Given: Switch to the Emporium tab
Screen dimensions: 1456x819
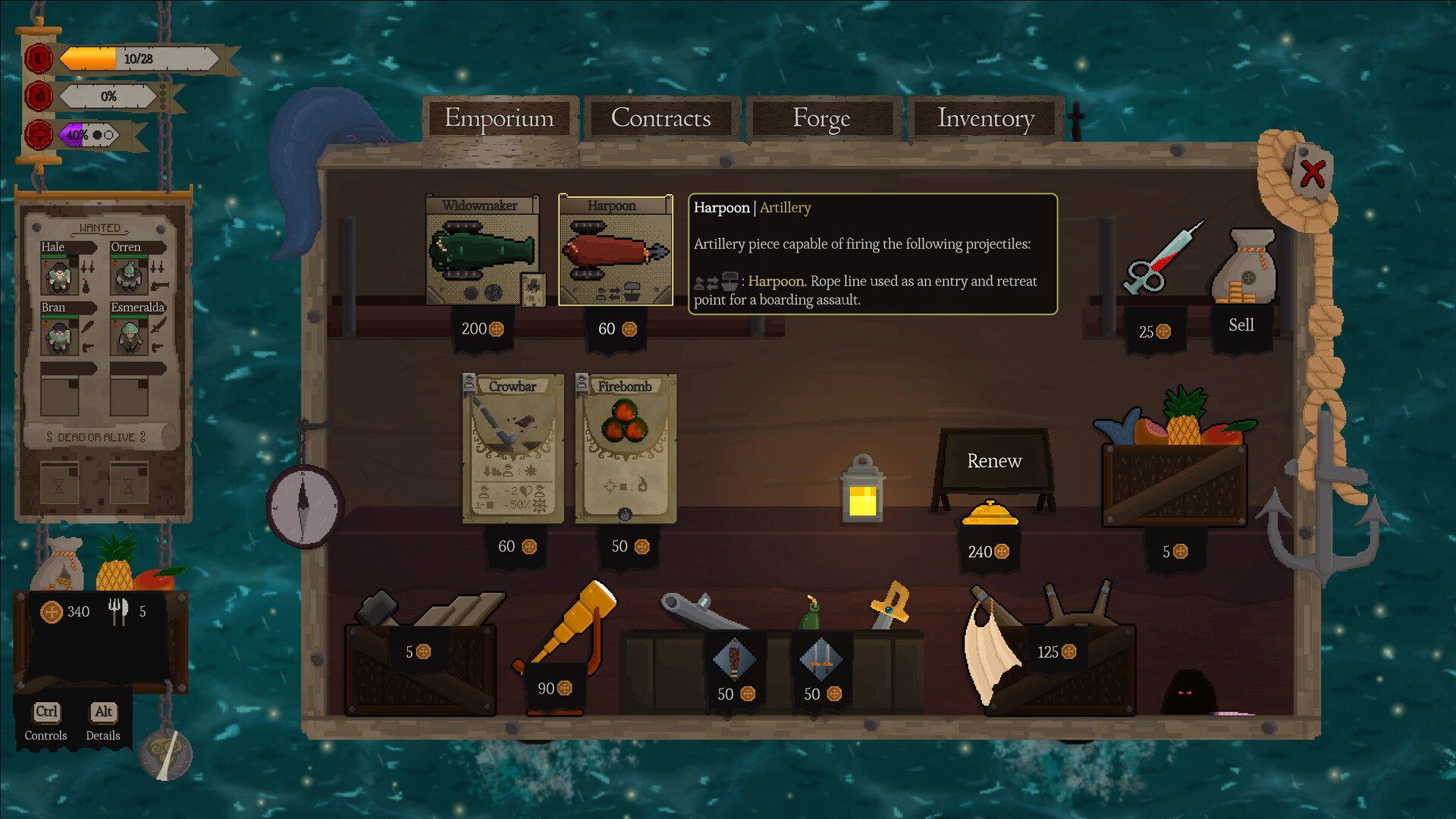Looking at the screenshot, I should point(499,119).
